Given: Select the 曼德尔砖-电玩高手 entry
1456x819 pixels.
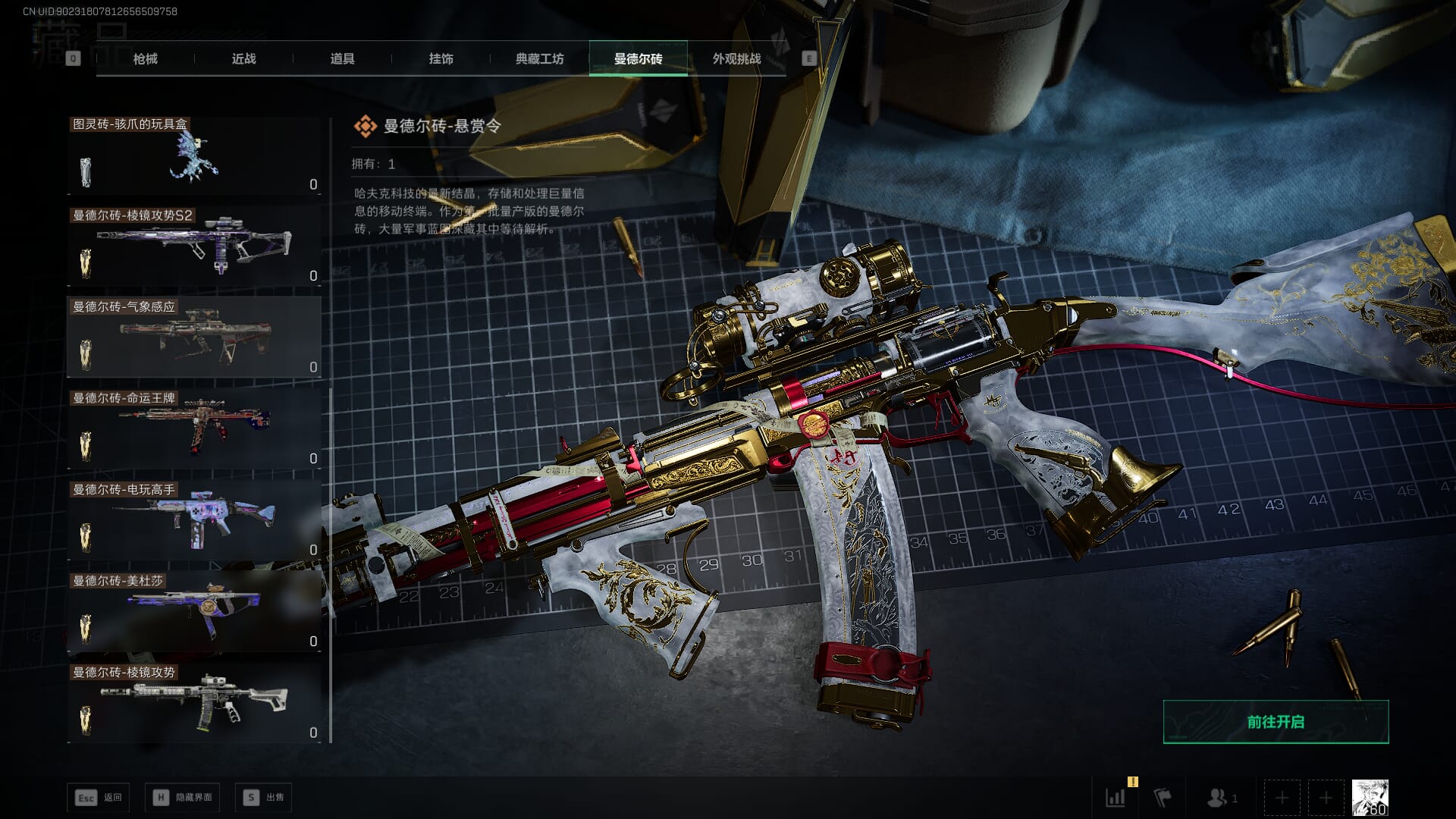Looking at the screenshot, I should pos(194,521).
